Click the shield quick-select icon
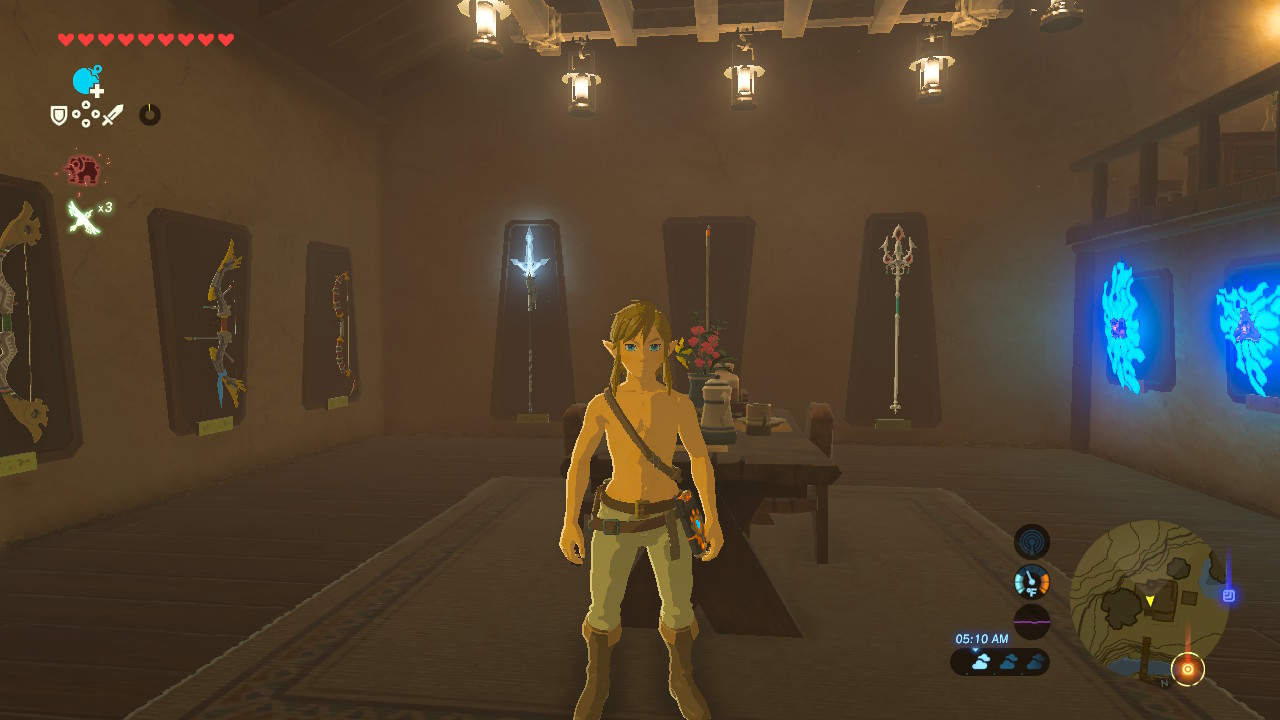Screen dimensions: 1280x720 (x=59, y=115)
